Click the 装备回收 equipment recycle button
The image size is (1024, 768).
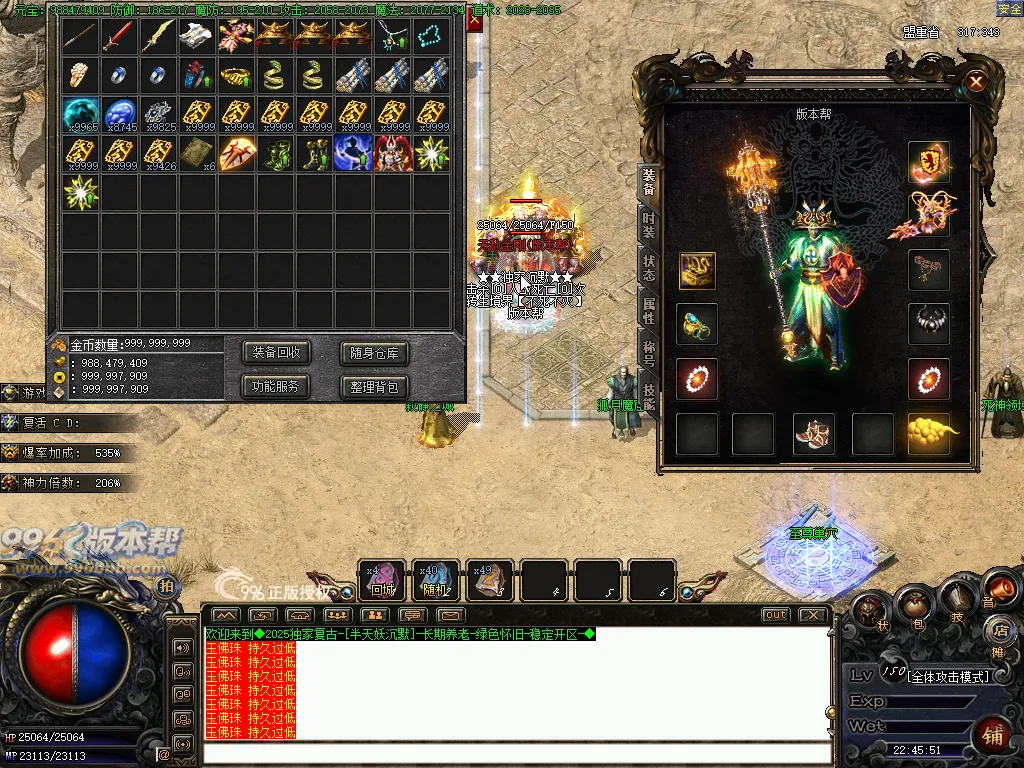[277, 352]
